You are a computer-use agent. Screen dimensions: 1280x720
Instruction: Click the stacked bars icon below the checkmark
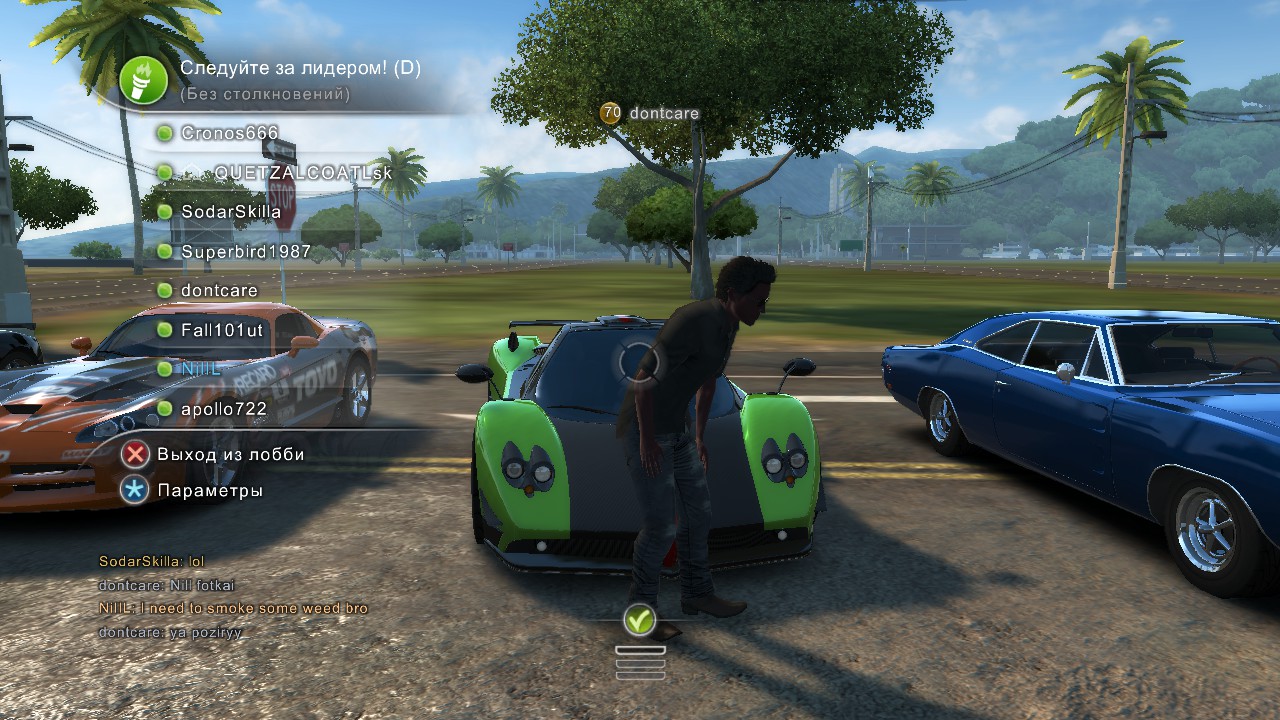[640, 662]
